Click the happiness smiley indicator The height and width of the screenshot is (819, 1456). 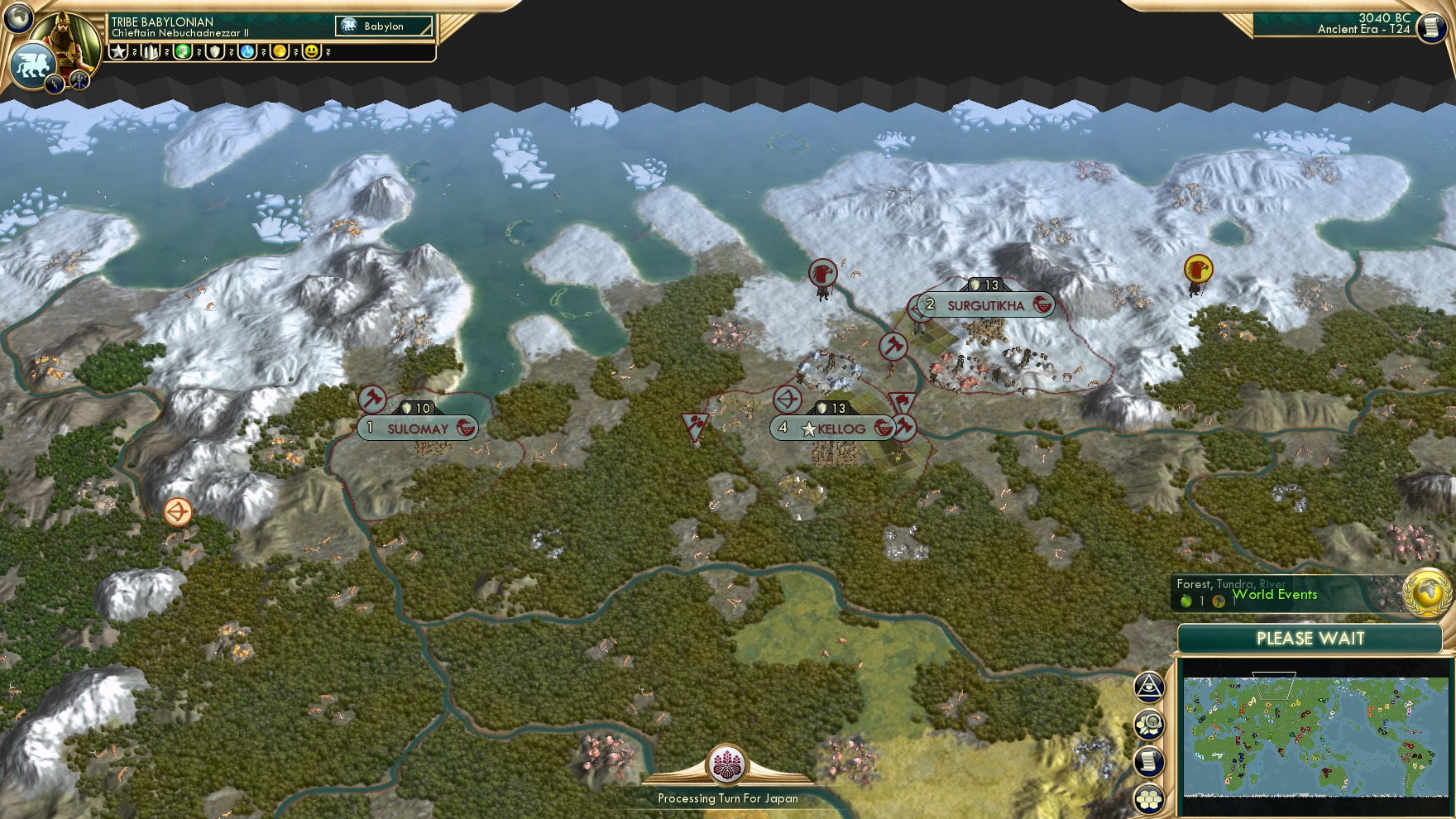point(310,51)
